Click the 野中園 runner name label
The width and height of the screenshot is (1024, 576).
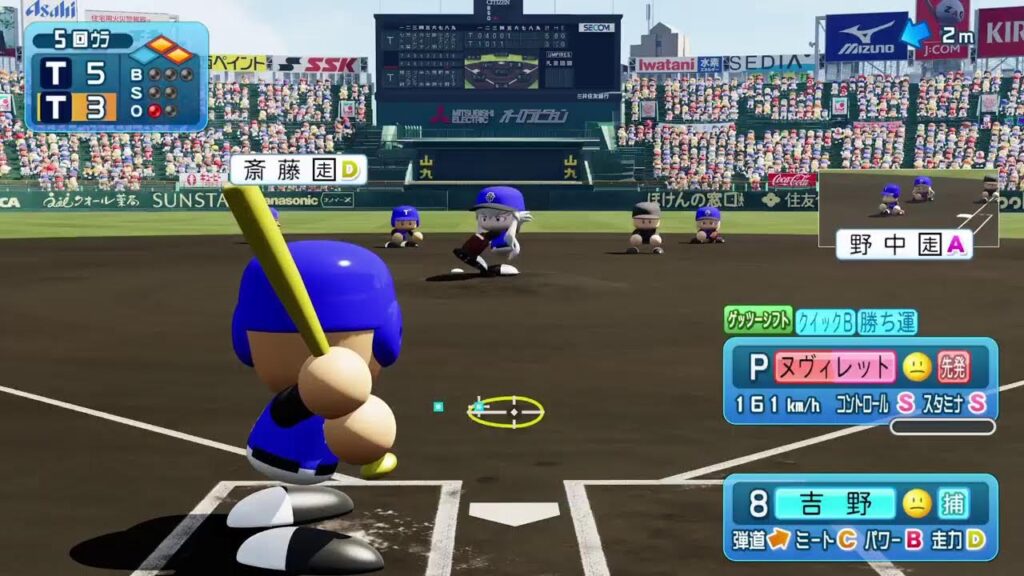point(904,245)
